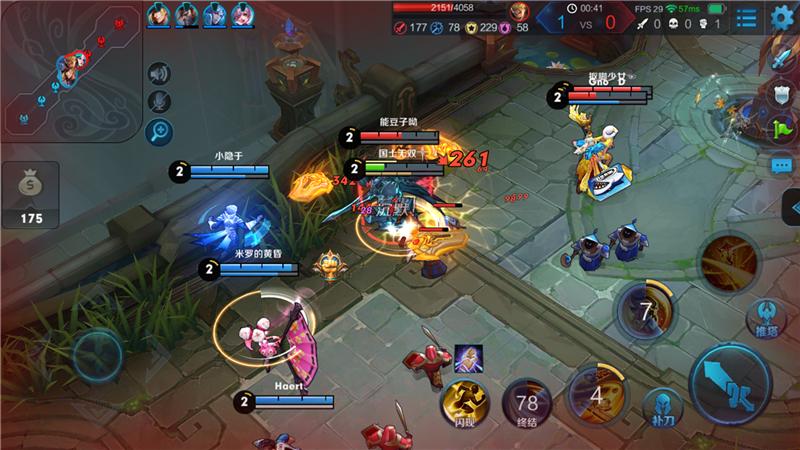Image resolution: width=800 pixels, height=450 pixels.
Task: Send the green flag gather signal
Action: (781, 129)
